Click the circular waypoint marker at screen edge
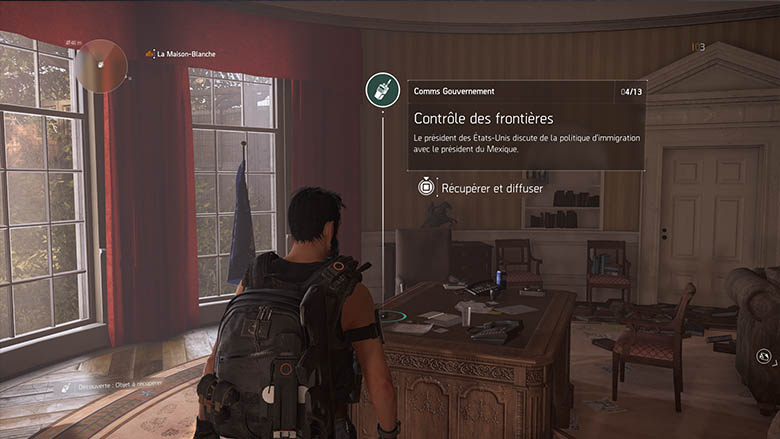Image resolution: width=780 pixels, height=439 pixels. pos(762,354)
